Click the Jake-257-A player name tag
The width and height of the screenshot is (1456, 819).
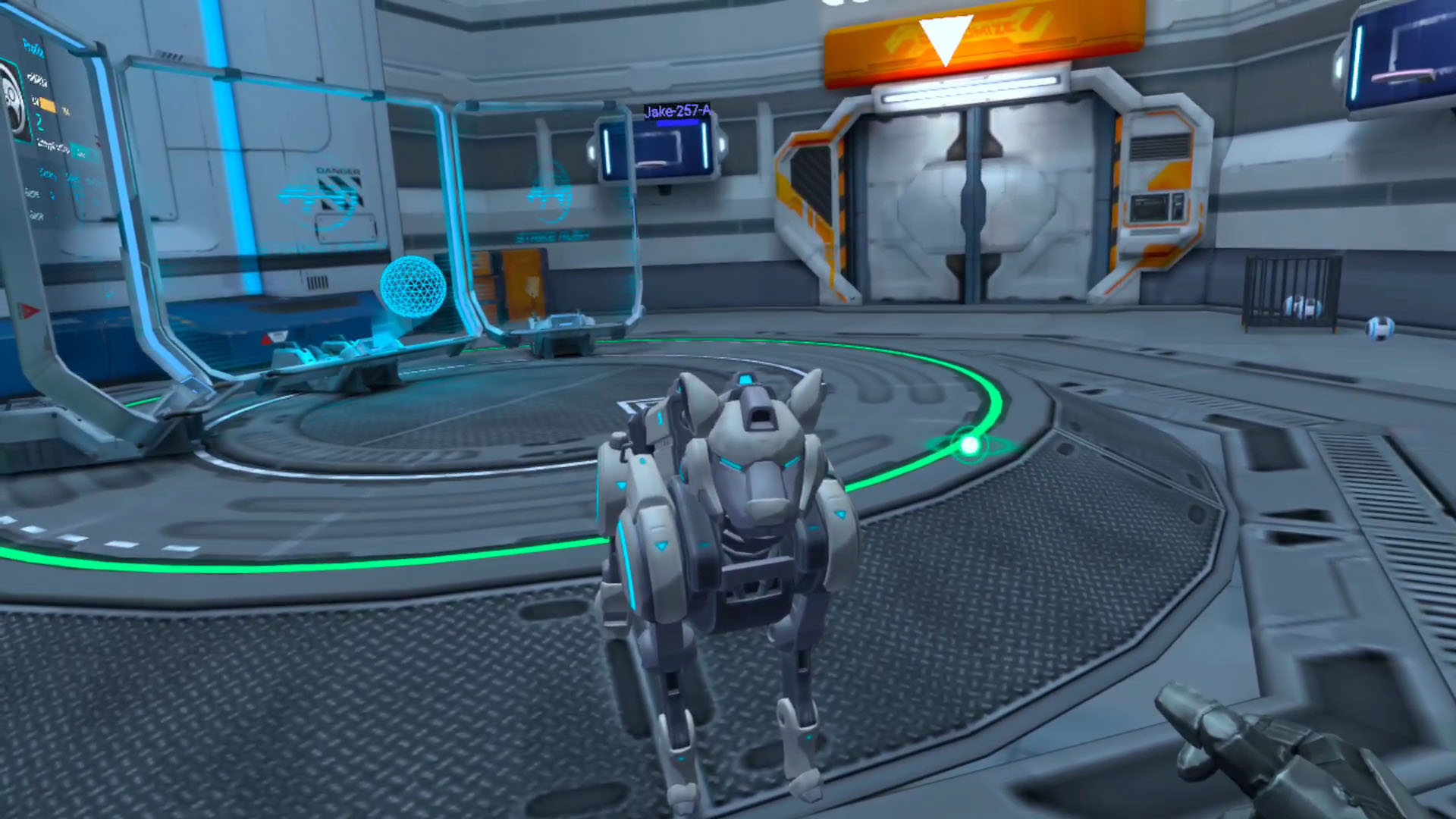[677, 111]
